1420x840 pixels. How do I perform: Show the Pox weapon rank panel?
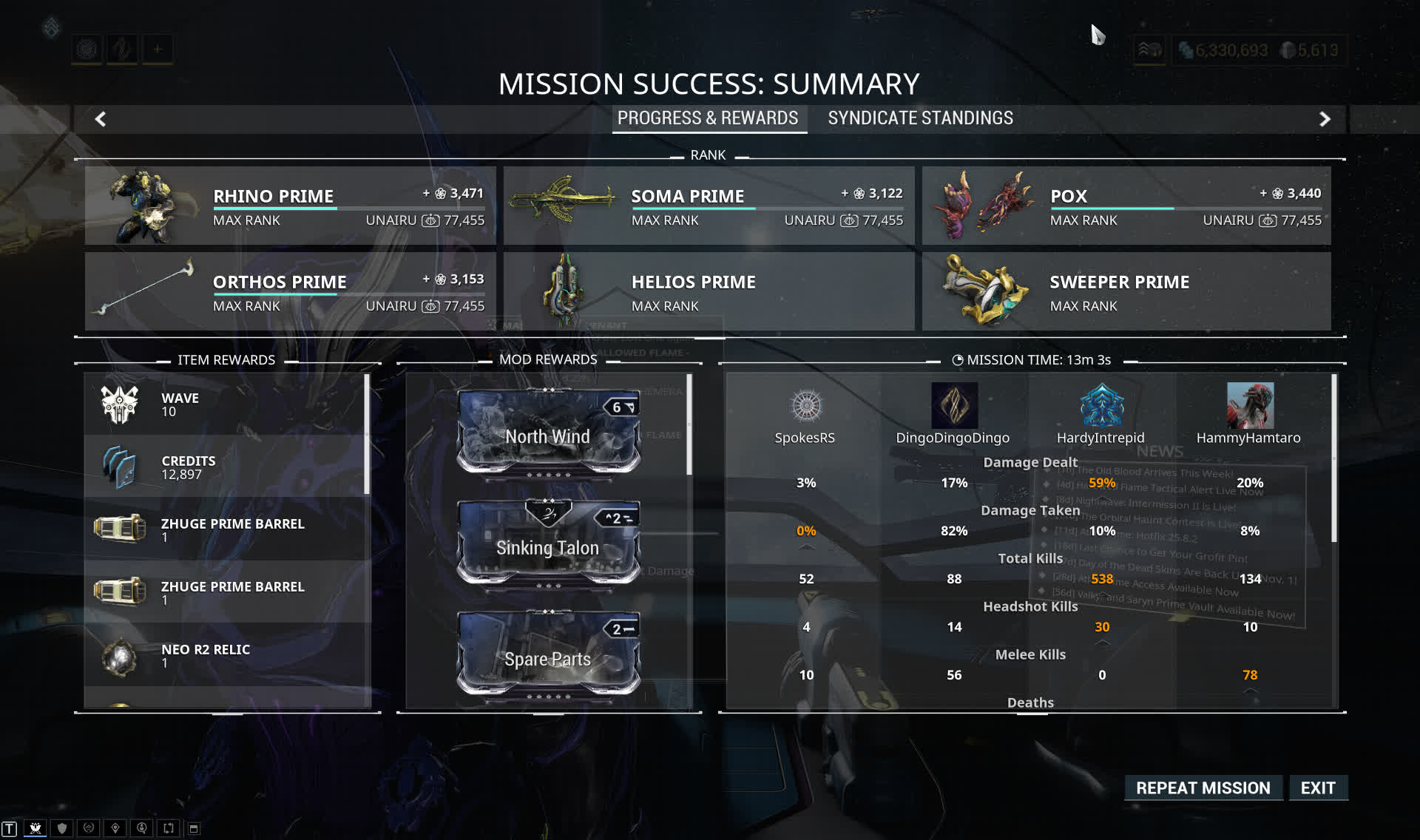click(x=1126, y=206)
